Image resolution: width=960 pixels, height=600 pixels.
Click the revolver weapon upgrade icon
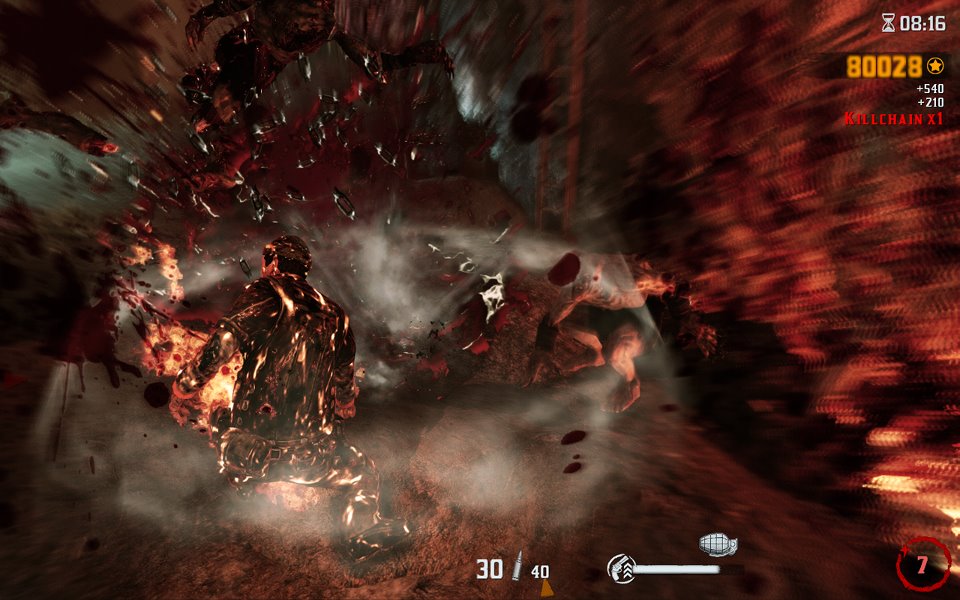click(621, 570)
